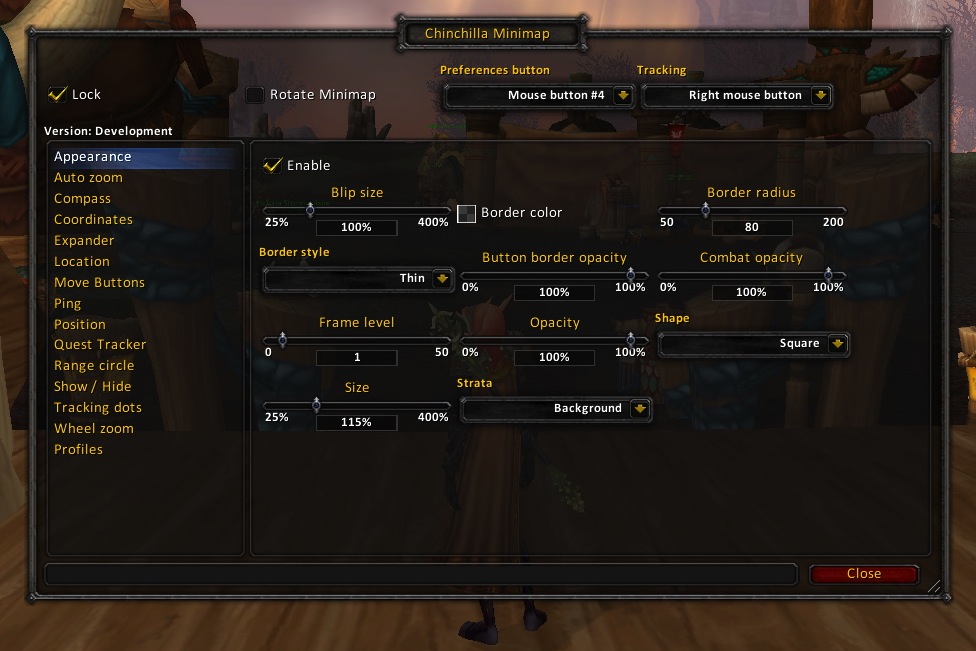Uncheck the Enable checkbox in Appearance

272,165
